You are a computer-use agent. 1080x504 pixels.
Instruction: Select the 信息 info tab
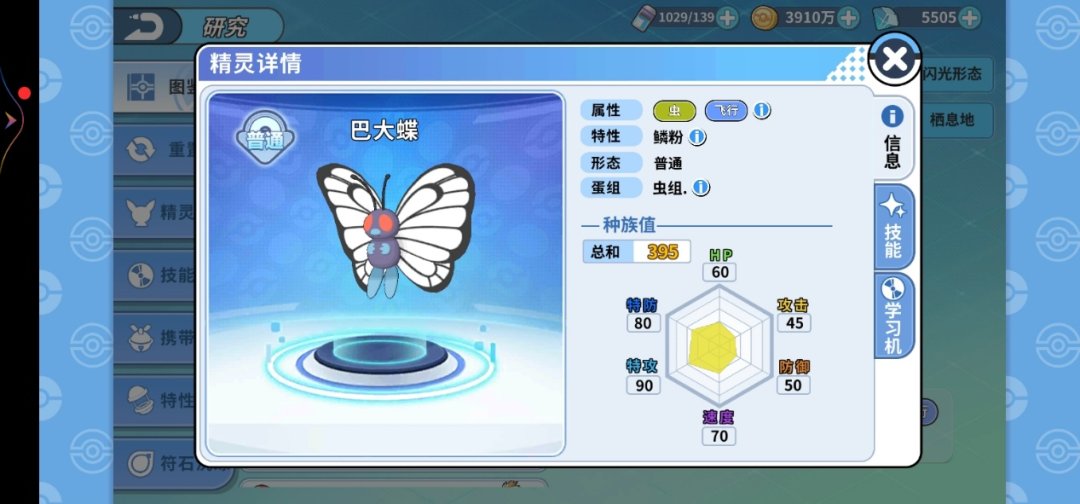[x=892, y=138]
